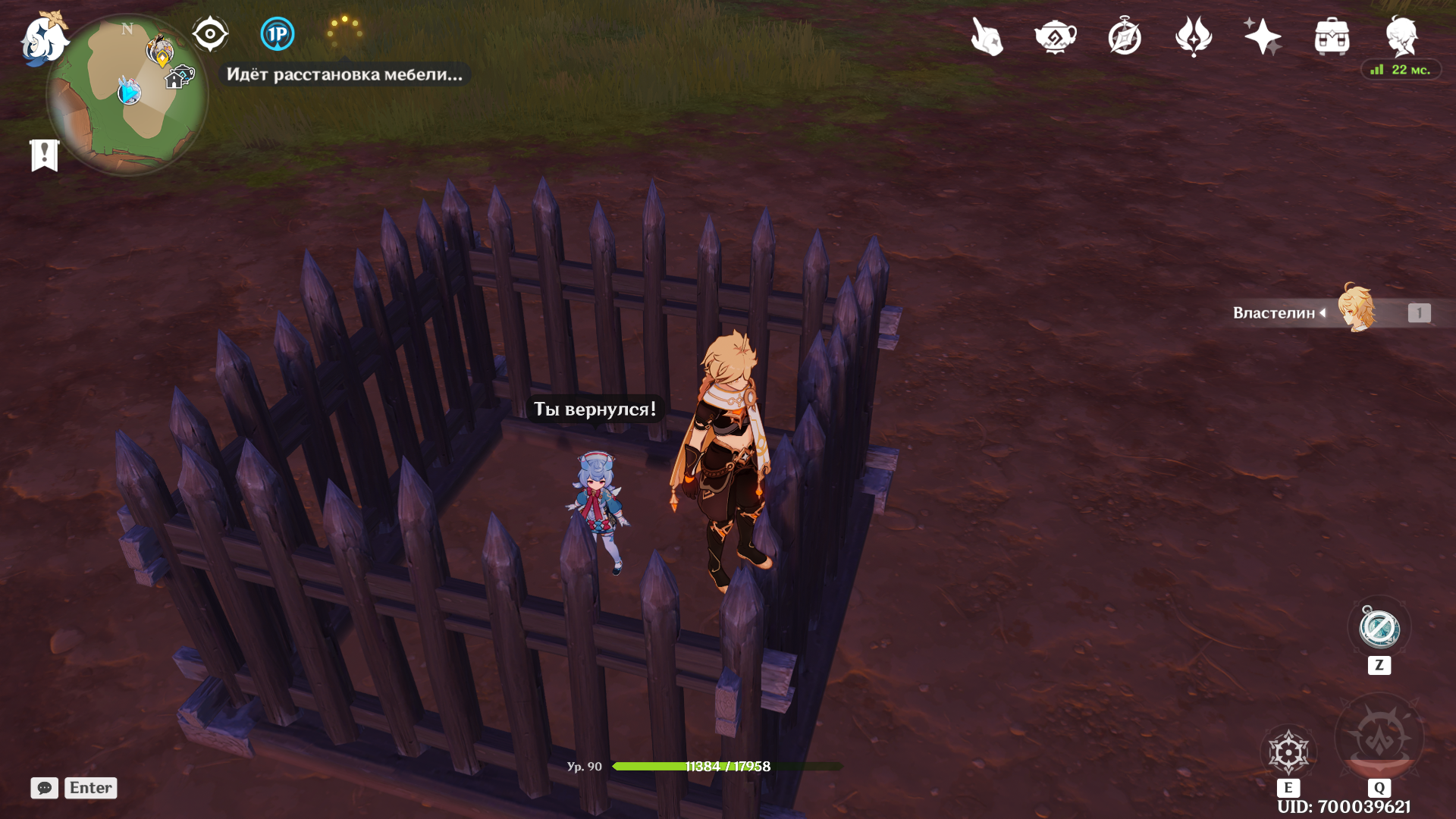The image size is (1456, 819).
Task: Open the character screen head icon
Action: tap(1401, 36)
